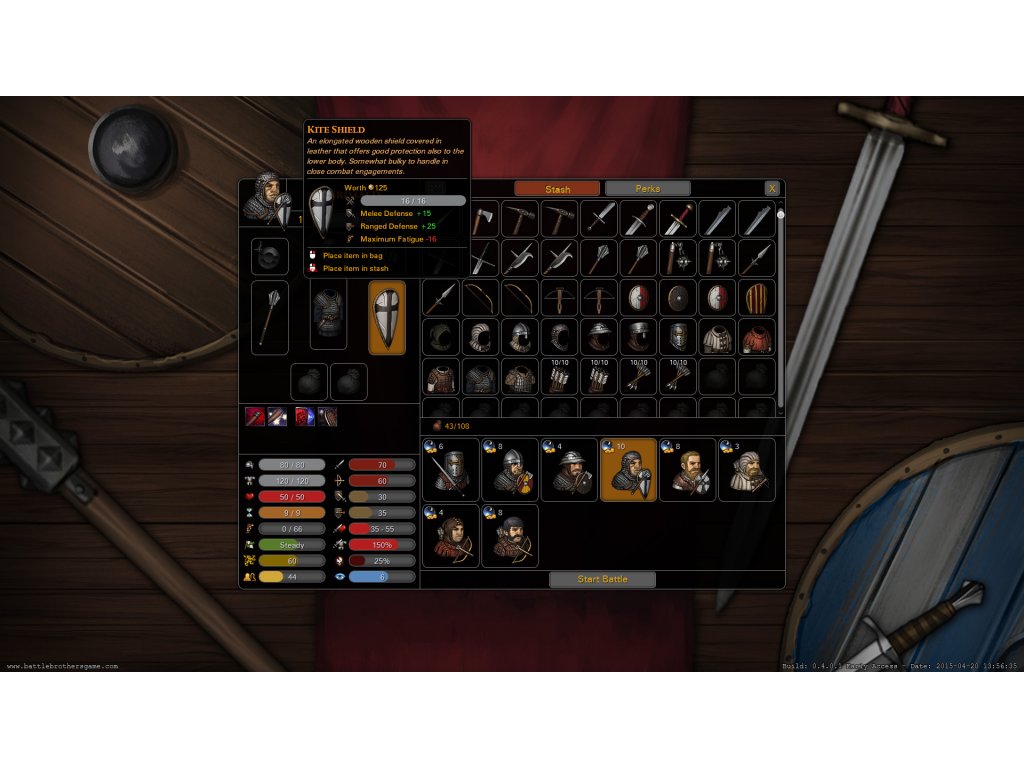Click the equipped body armor slot
The image size is (1024, 768).
[328, 317]
